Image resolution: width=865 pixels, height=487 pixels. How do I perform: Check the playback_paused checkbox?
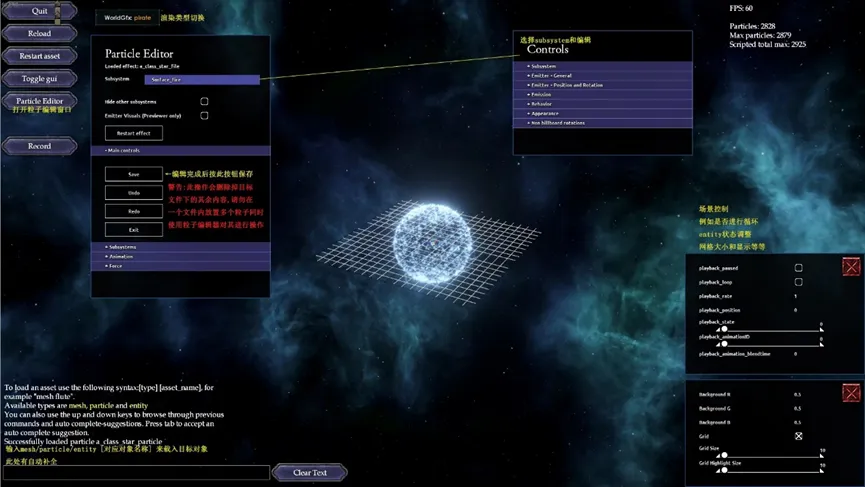pyautogui.click(x=798, y=268)
